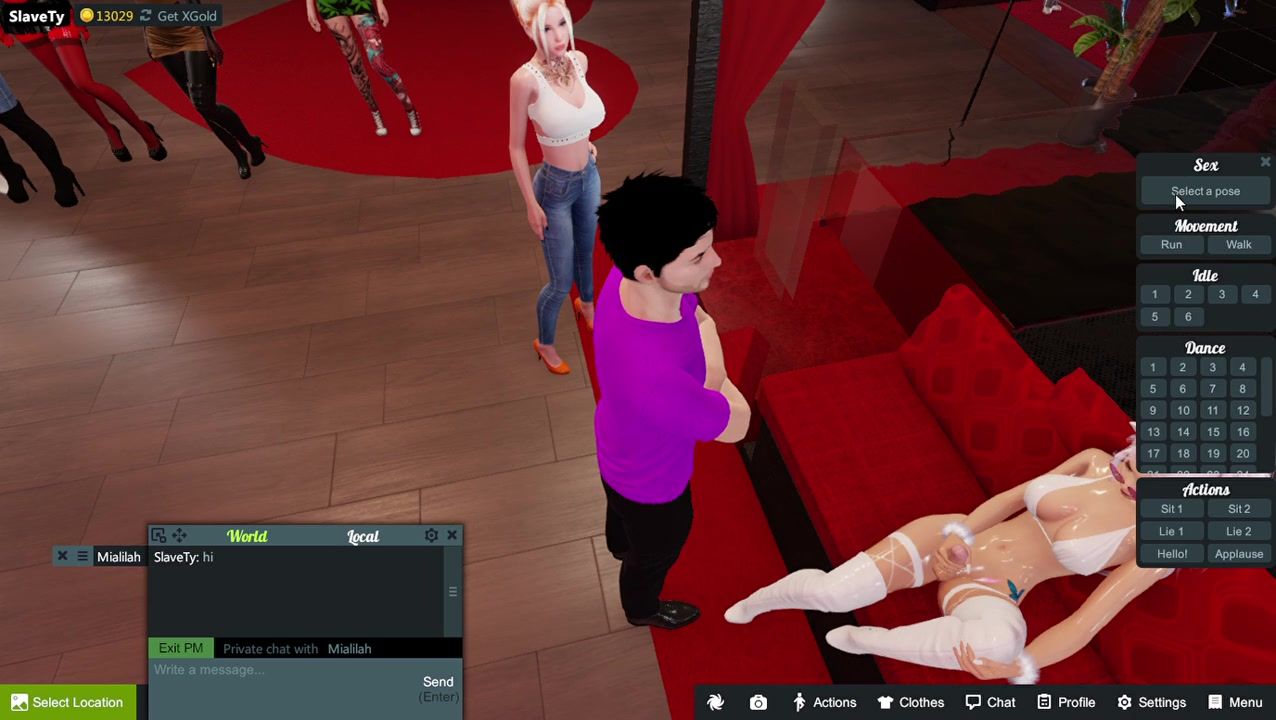Open the camera screenshot tool
The width and height of the screenshot is (1276, 720).
[x=758, y=702]
